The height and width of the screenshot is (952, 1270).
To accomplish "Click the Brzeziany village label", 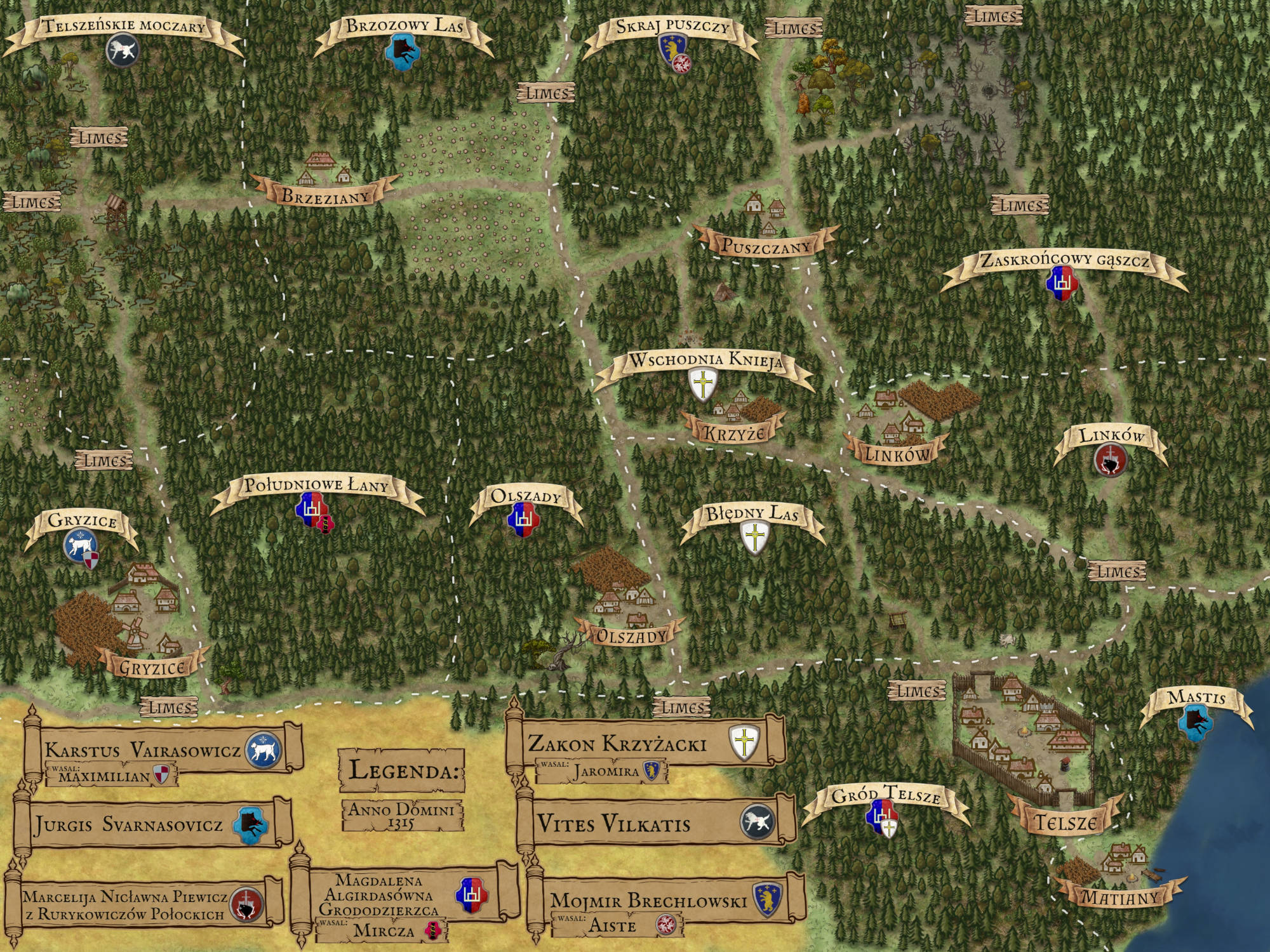I will click(325, 195).
